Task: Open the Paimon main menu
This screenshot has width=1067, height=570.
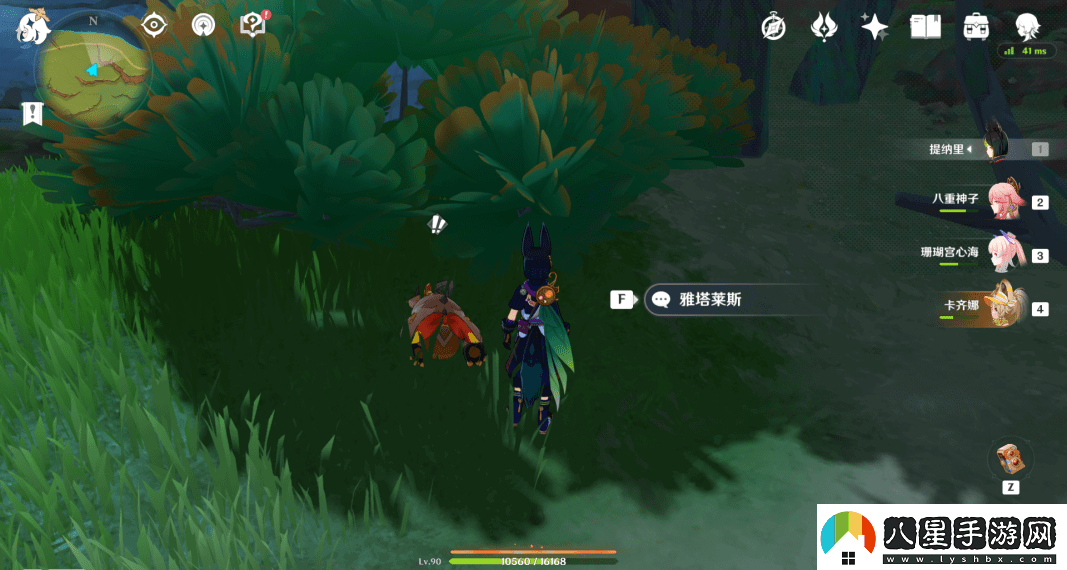Action: click(33, 26)
